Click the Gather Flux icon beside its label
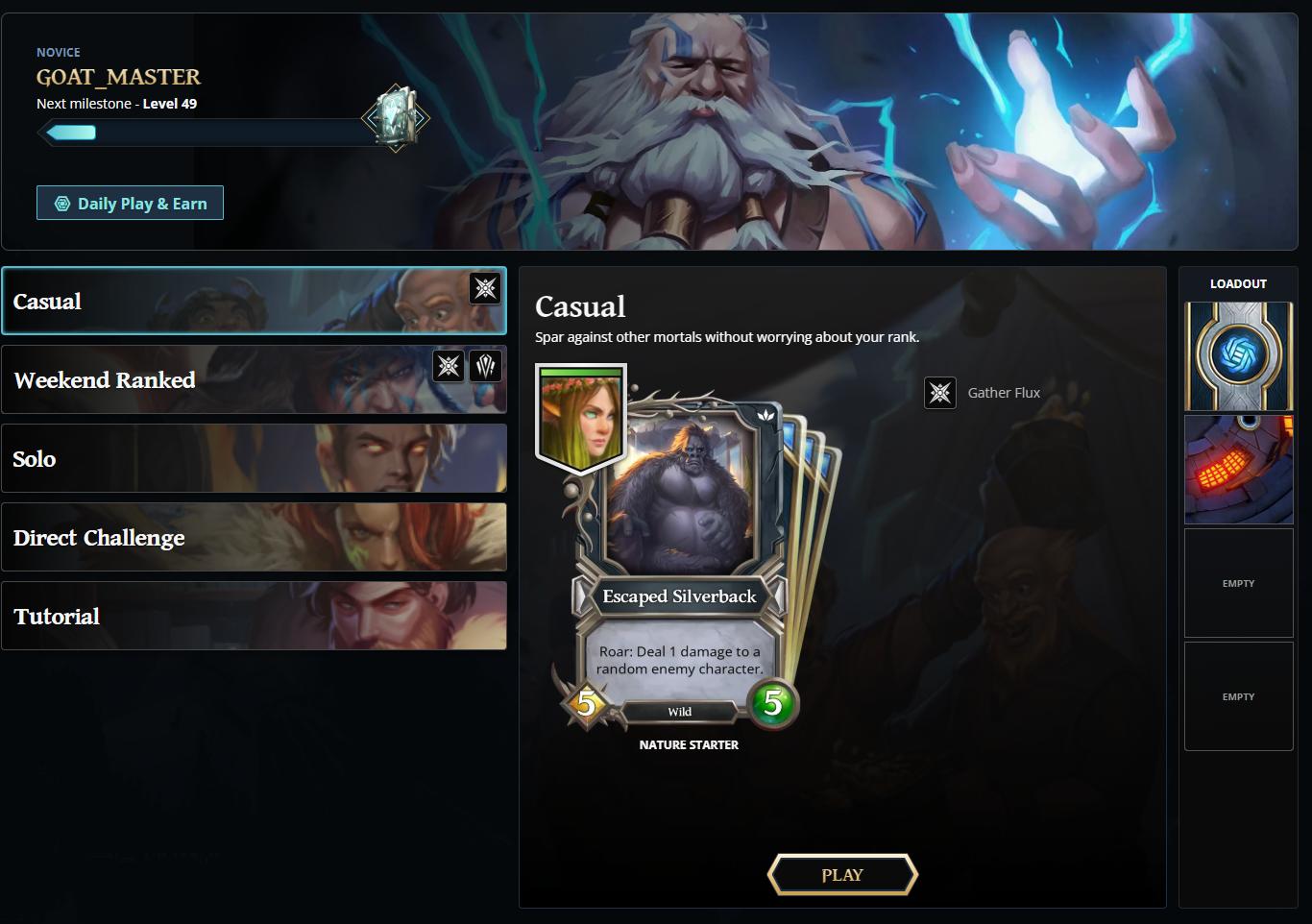1312x924 pixels. tap(939, 392)
